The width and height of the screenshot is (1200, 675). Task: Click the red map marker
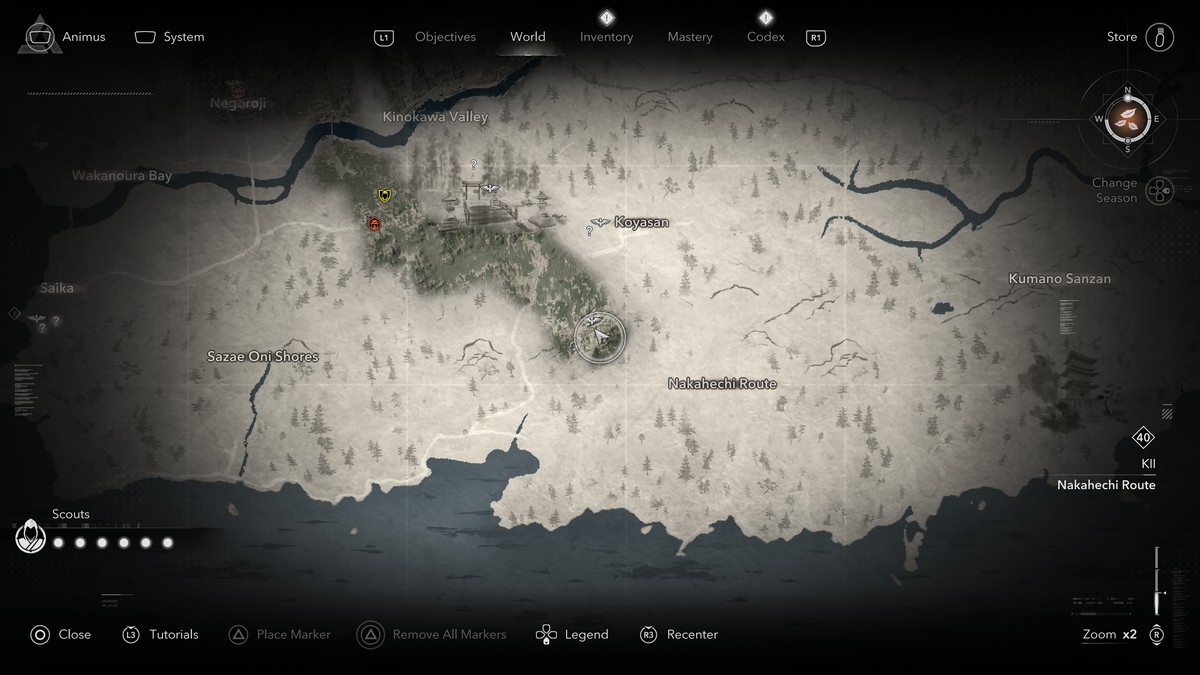point(375,224)
